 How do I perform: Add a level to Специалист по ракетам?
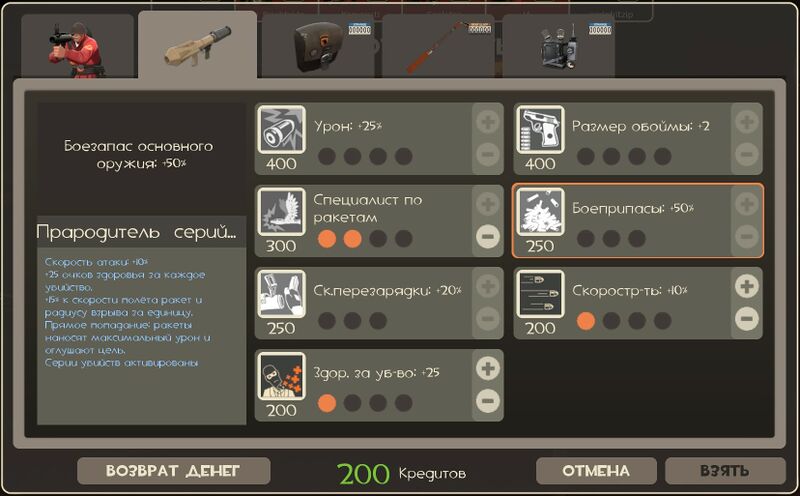(487, 204)
